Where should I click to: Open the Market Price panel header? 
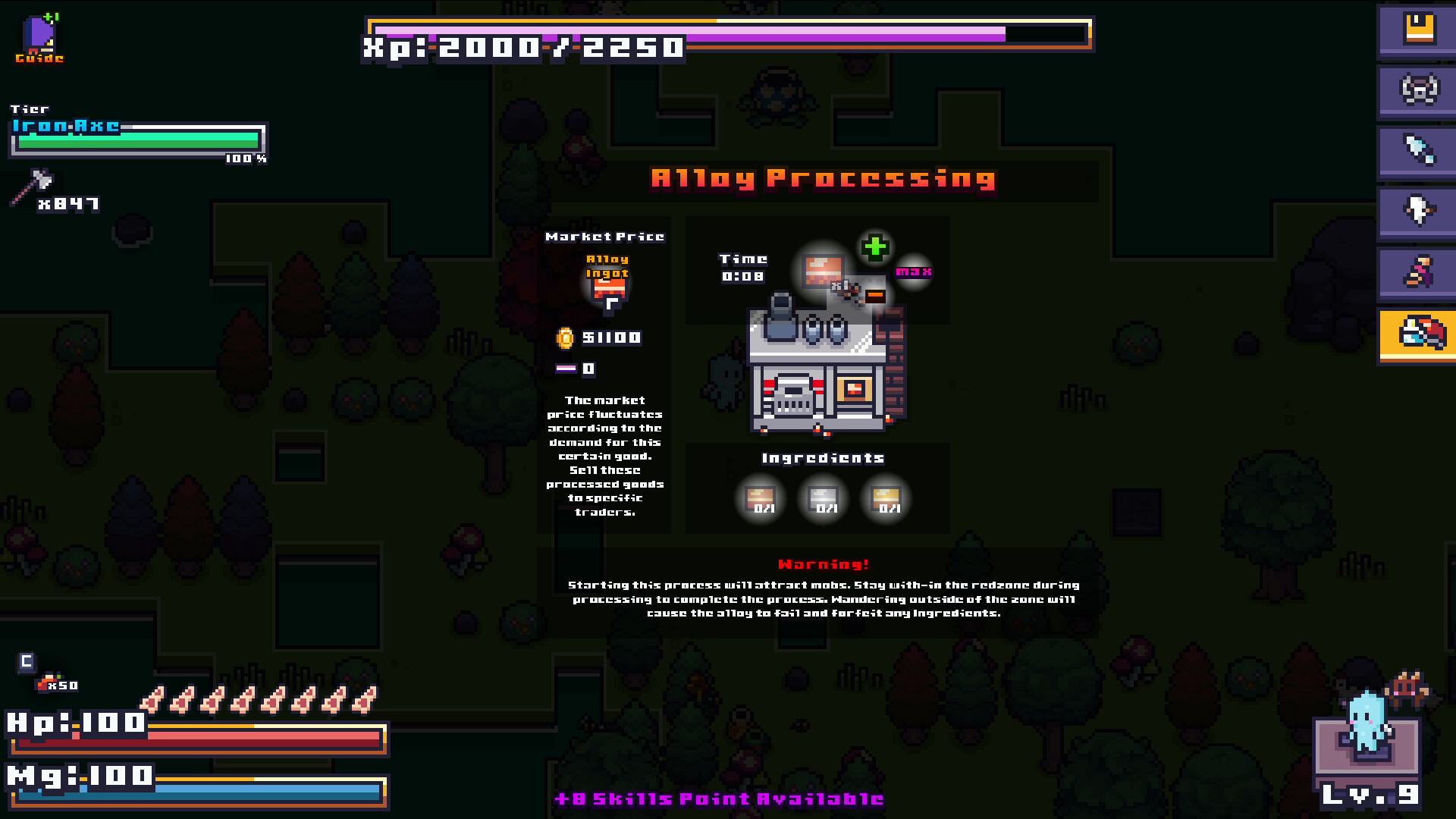pos(606,236)
